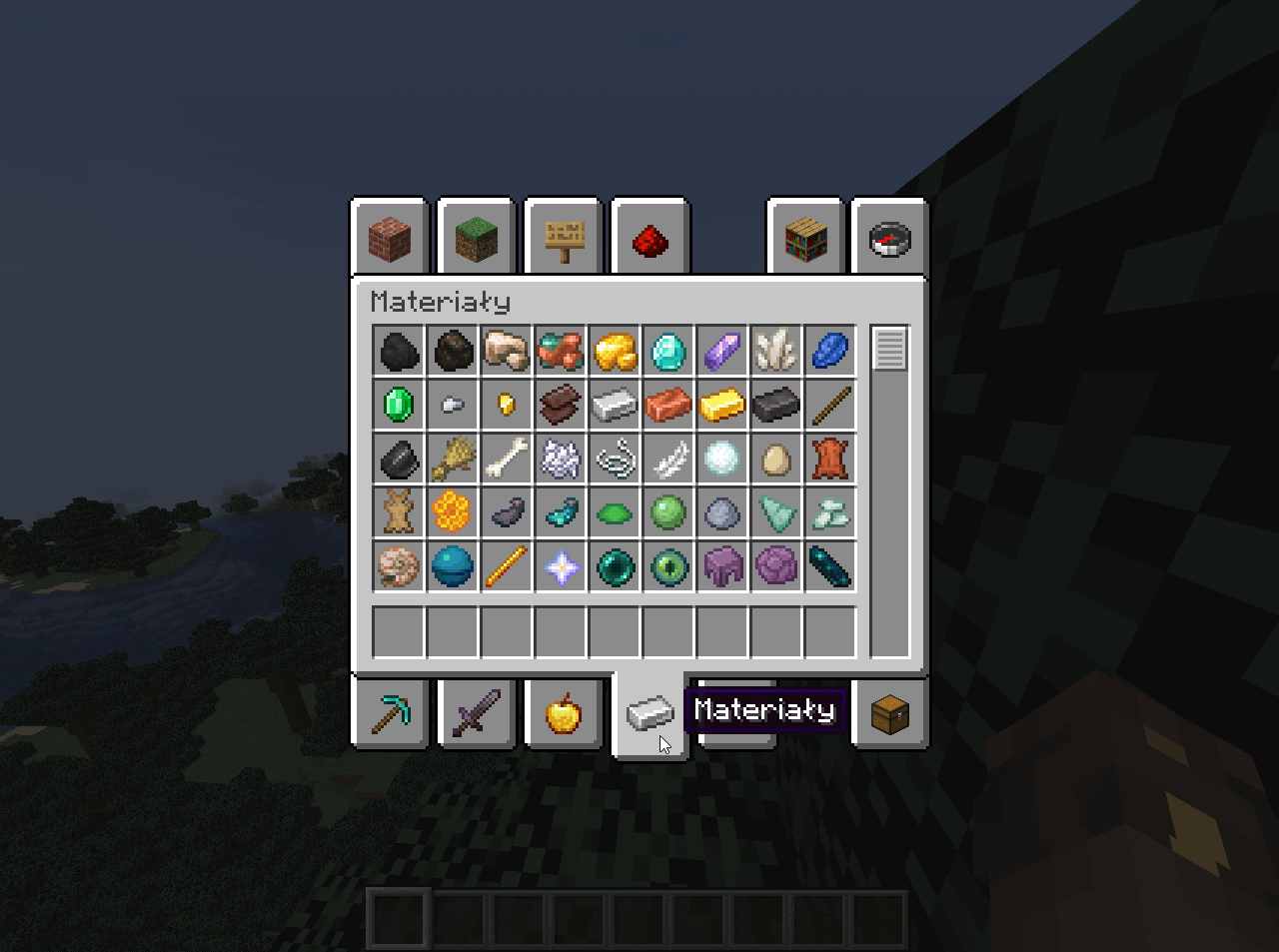1279x952 pixels.
Task: Grab the gold ingot
Action: pyautogui.click(x=721, y=405)
